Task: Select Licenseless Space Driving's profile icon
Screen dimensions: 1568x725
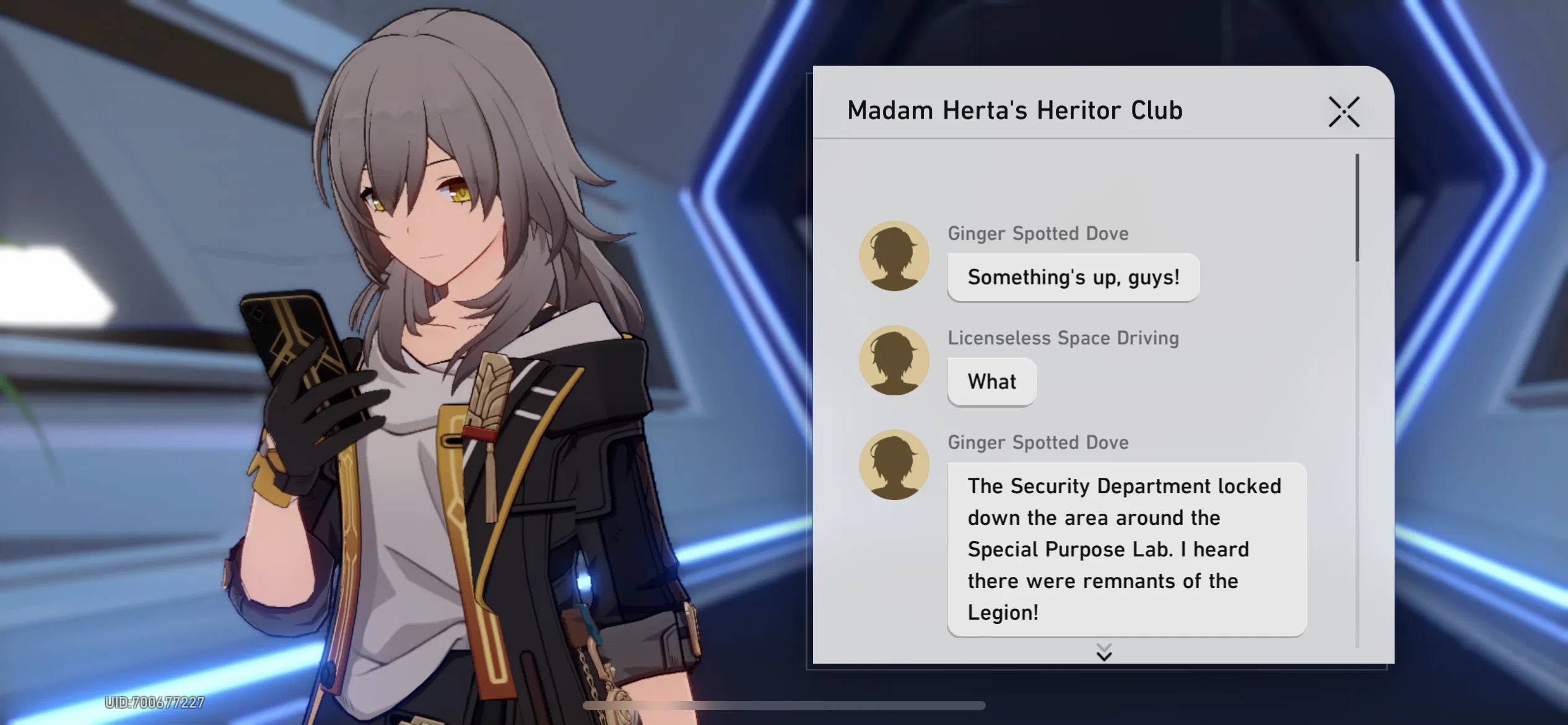Action: point(894,360)
